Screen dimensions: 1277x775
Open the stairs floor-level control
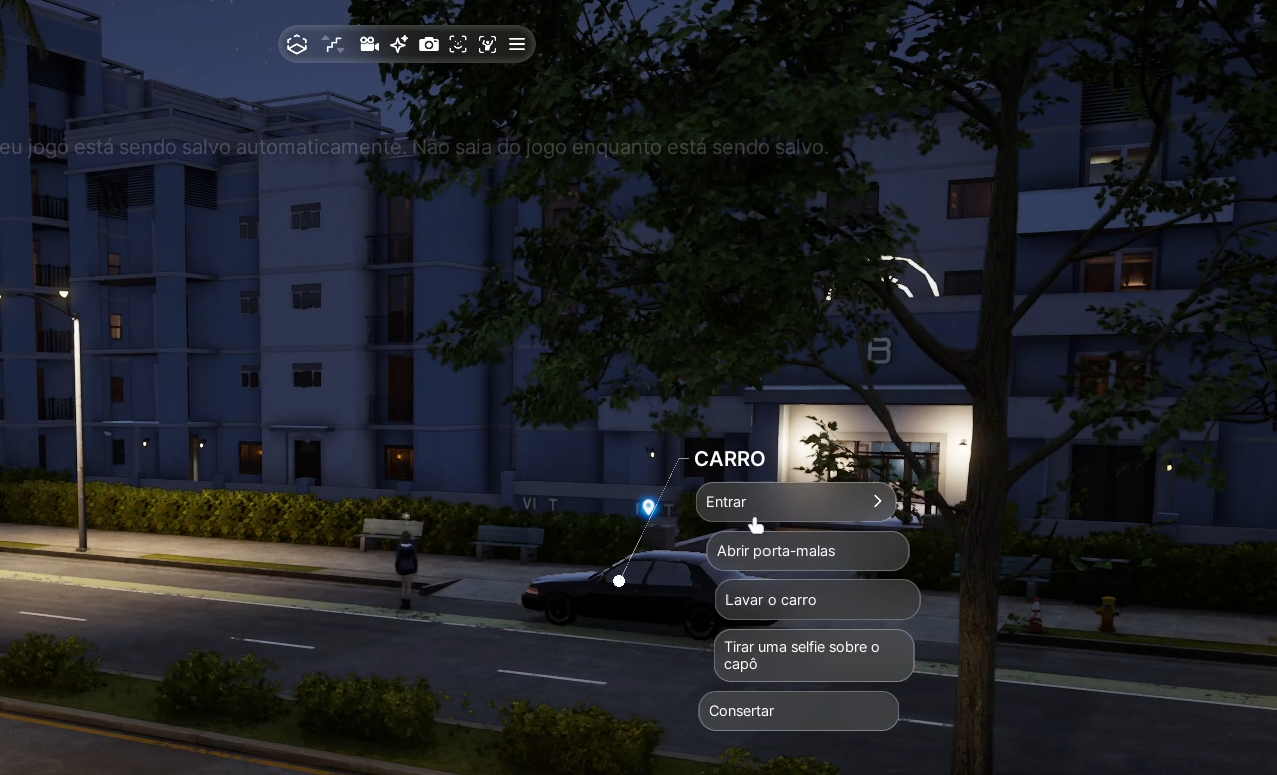pos(333,44)
